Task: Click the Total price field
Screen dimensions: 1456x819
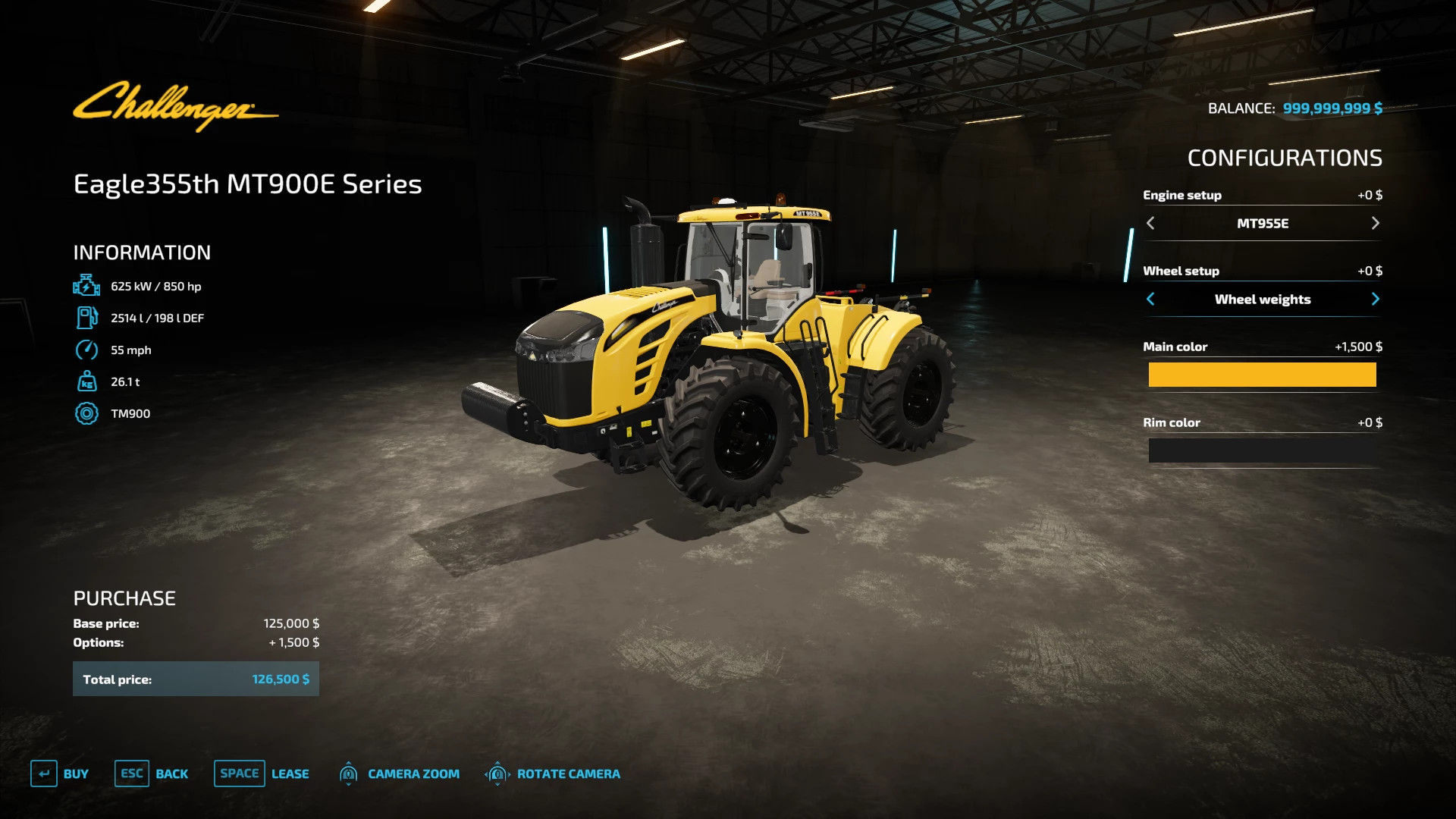Action: click(x=196, y=679)
